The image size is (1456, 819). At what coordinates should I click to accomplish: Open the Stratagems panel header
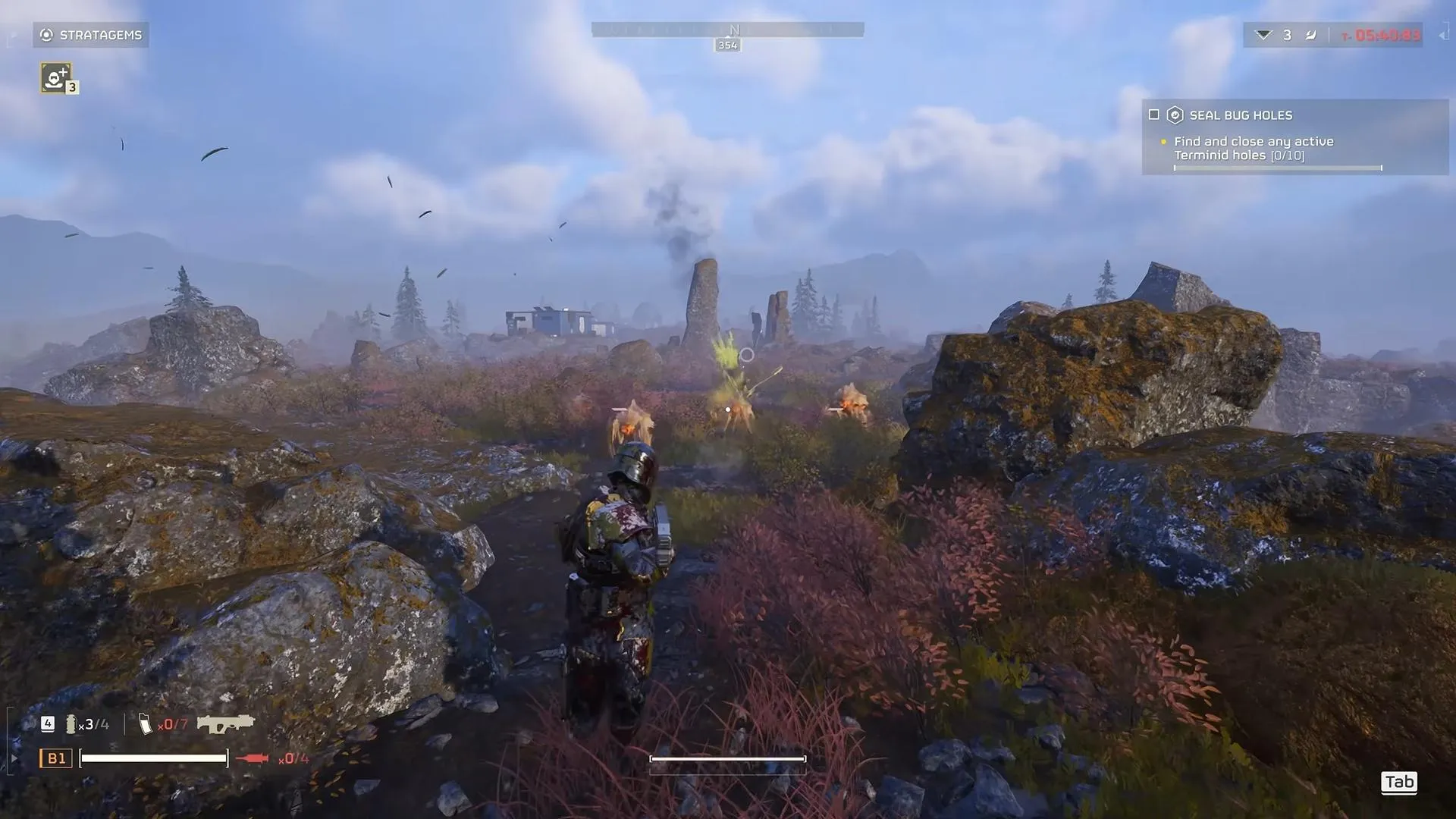pos(91,35)
